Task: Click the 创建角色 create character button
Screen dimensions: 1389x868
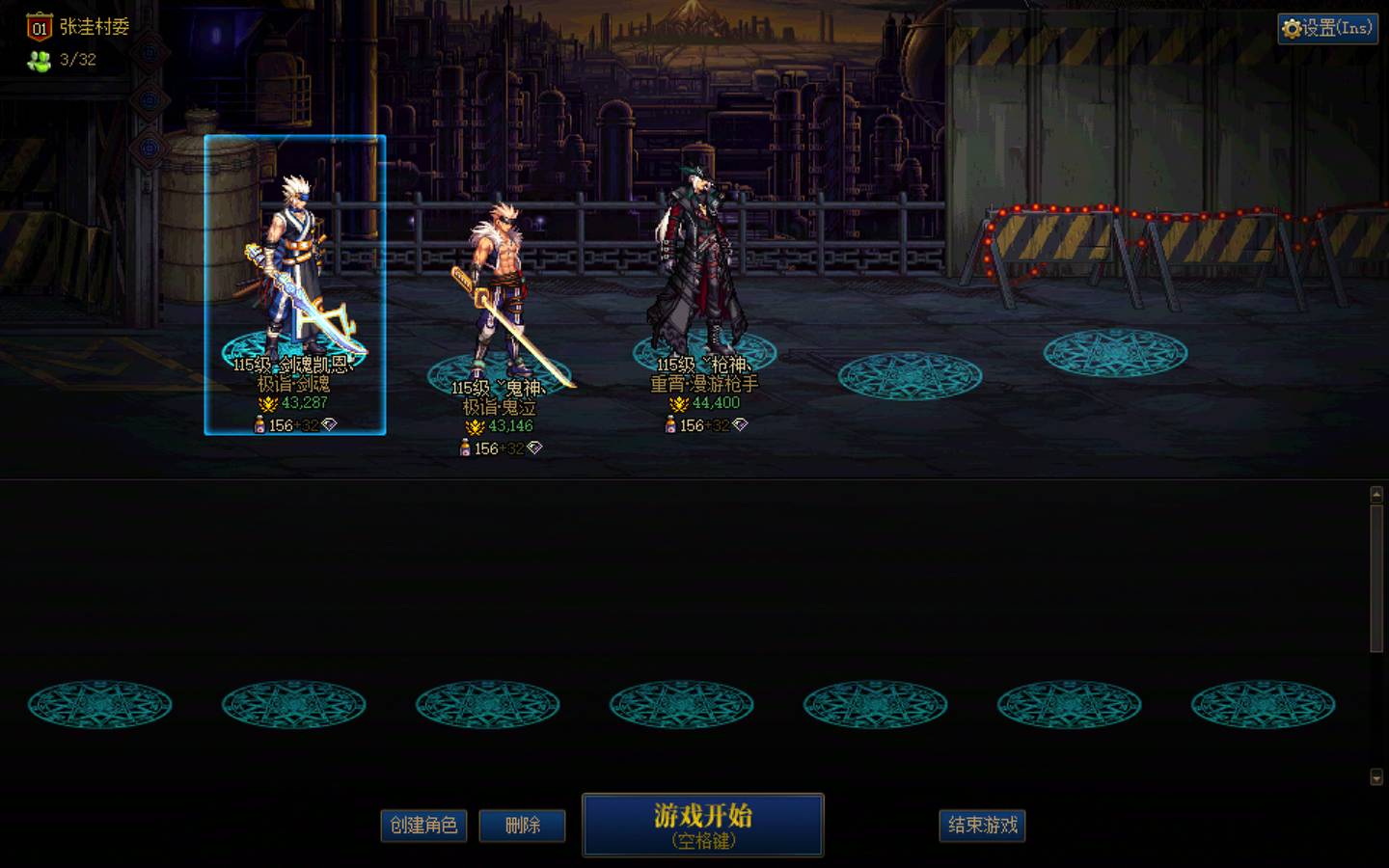Action: click(x=423, y=826)
